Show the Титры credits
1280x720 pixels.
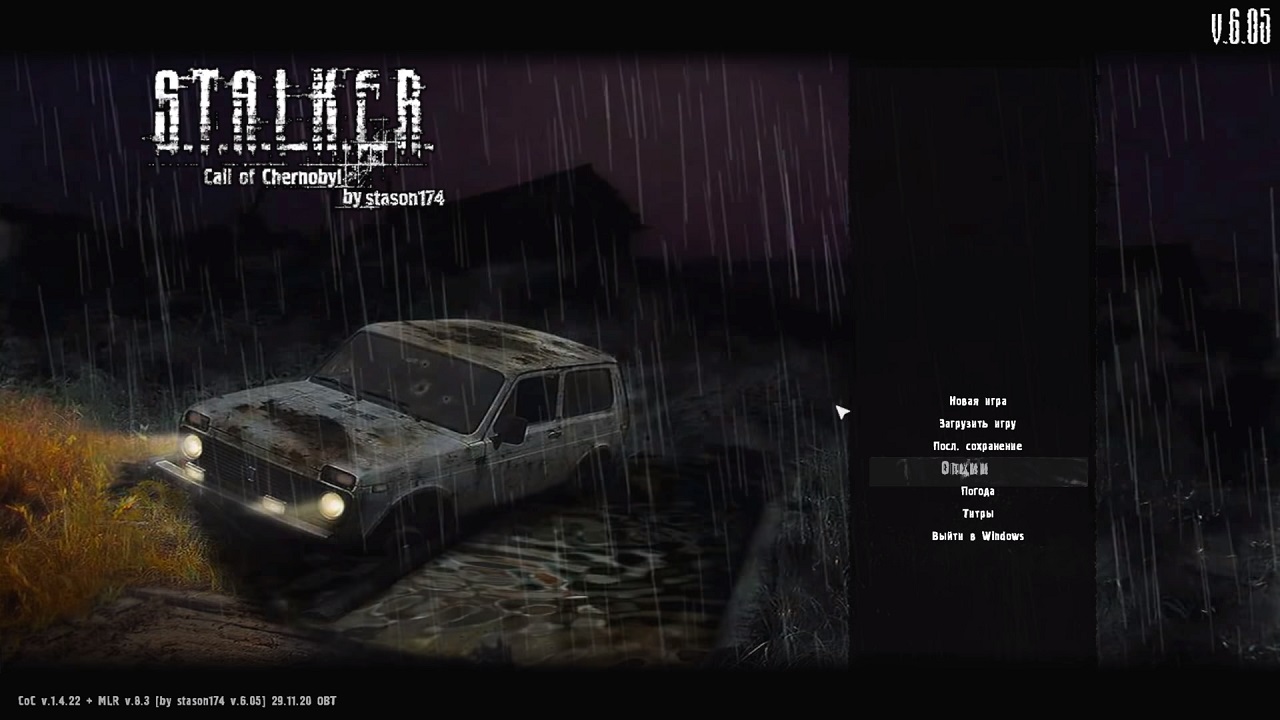[977, 514]
